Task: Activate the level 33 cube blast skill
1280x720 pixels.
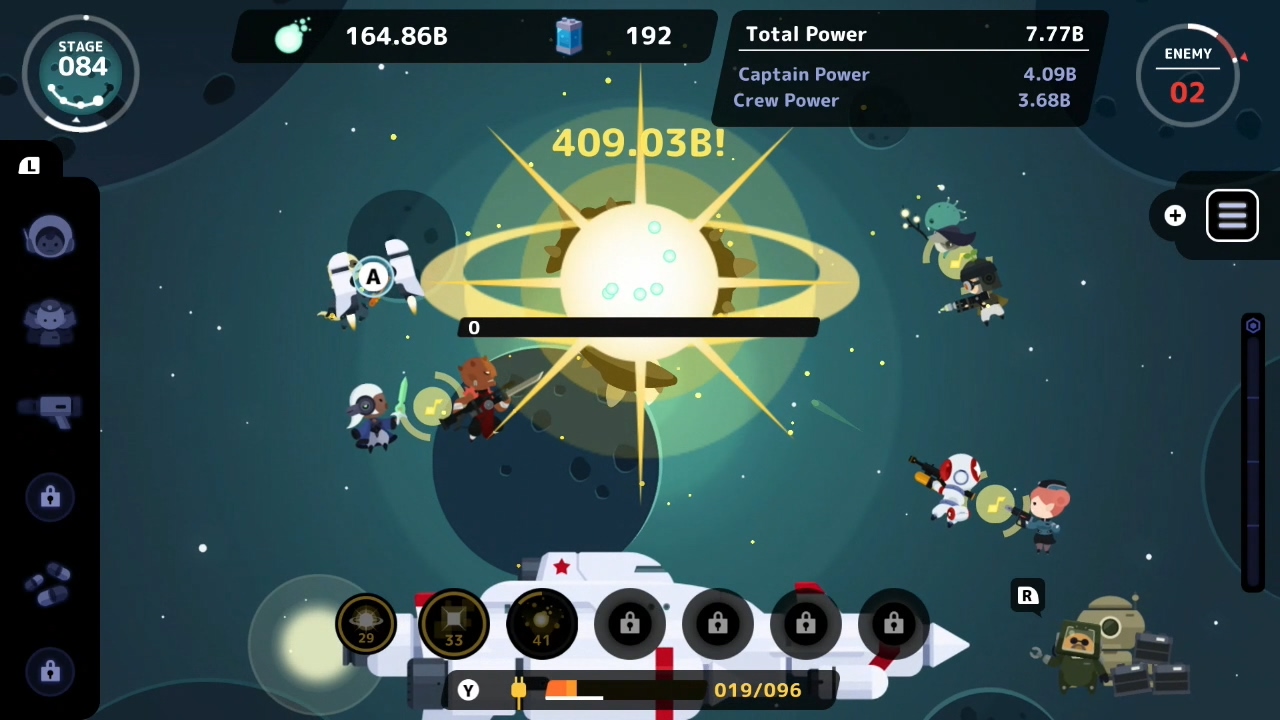Action: coord(453,623)
